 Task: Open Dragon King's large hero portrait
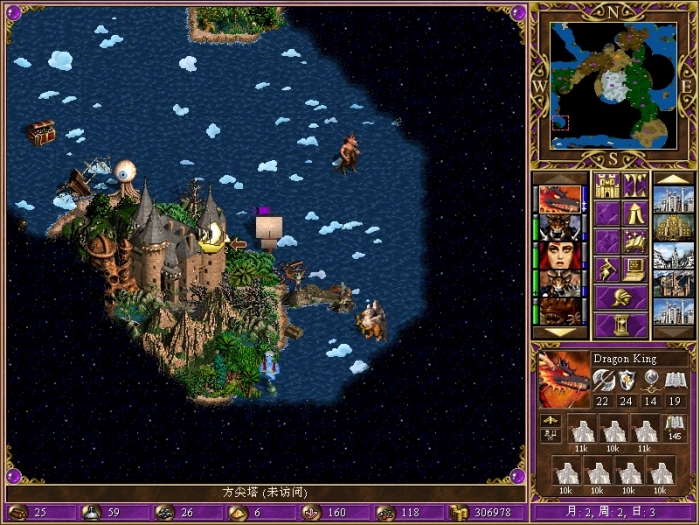click(x=564, y=380)
